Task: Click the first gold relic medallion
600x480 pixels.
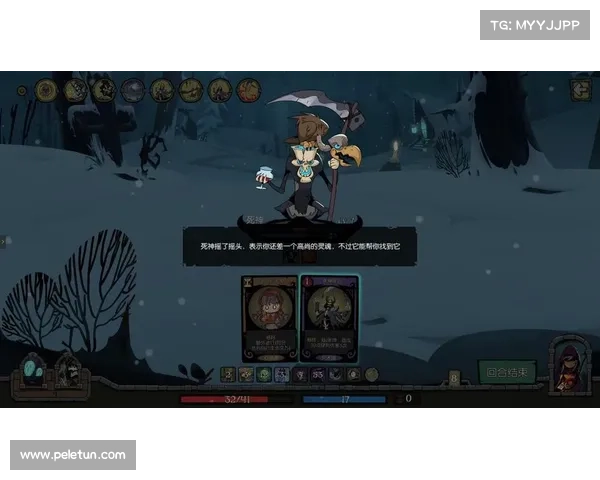Action: pyautogui.click(x=45, y=90)
